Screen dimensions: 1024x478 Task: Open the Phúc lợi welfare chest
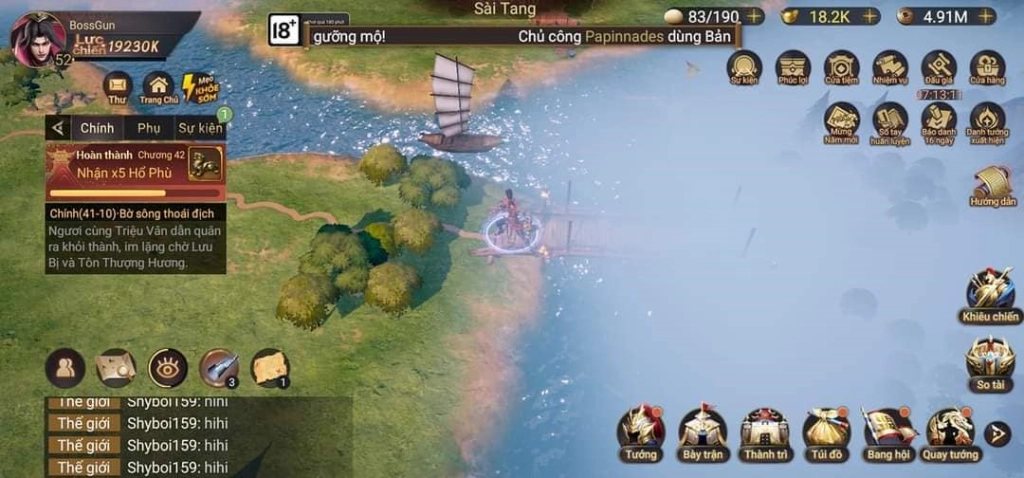[793, 66]
